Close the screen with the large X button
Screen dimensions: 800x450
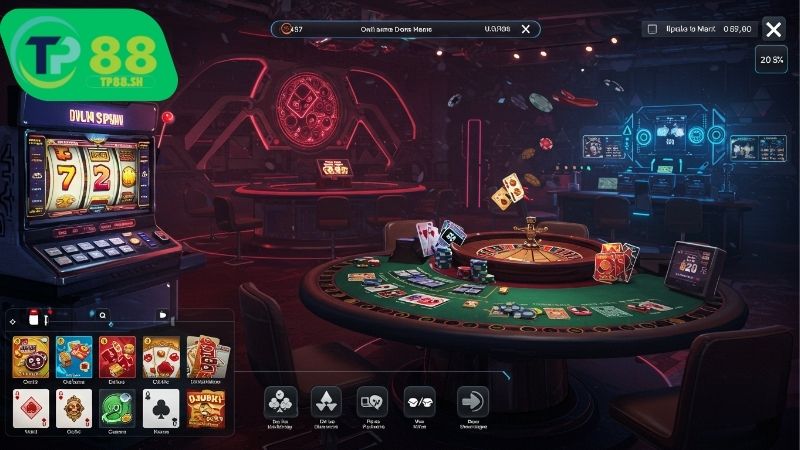tap(773, 29)
